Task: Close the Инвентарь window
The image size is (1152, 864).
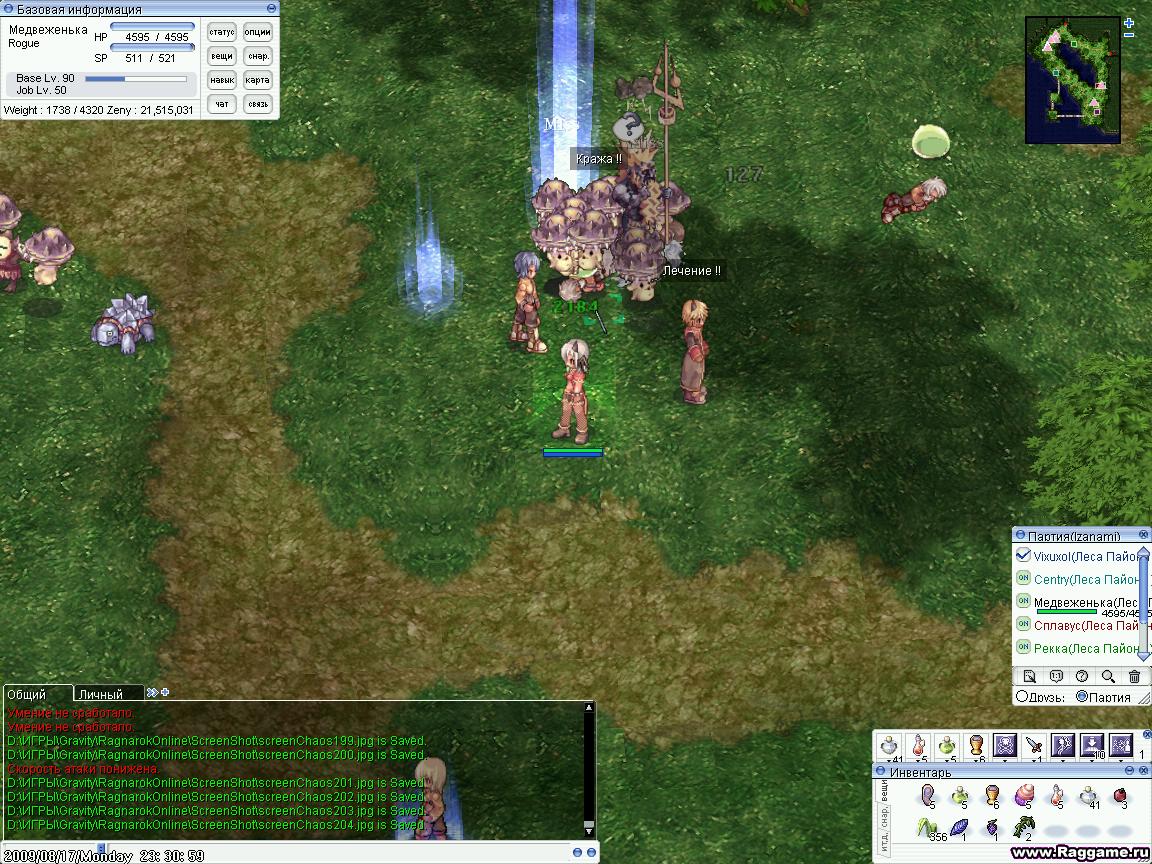Action: click(1143, 772)
